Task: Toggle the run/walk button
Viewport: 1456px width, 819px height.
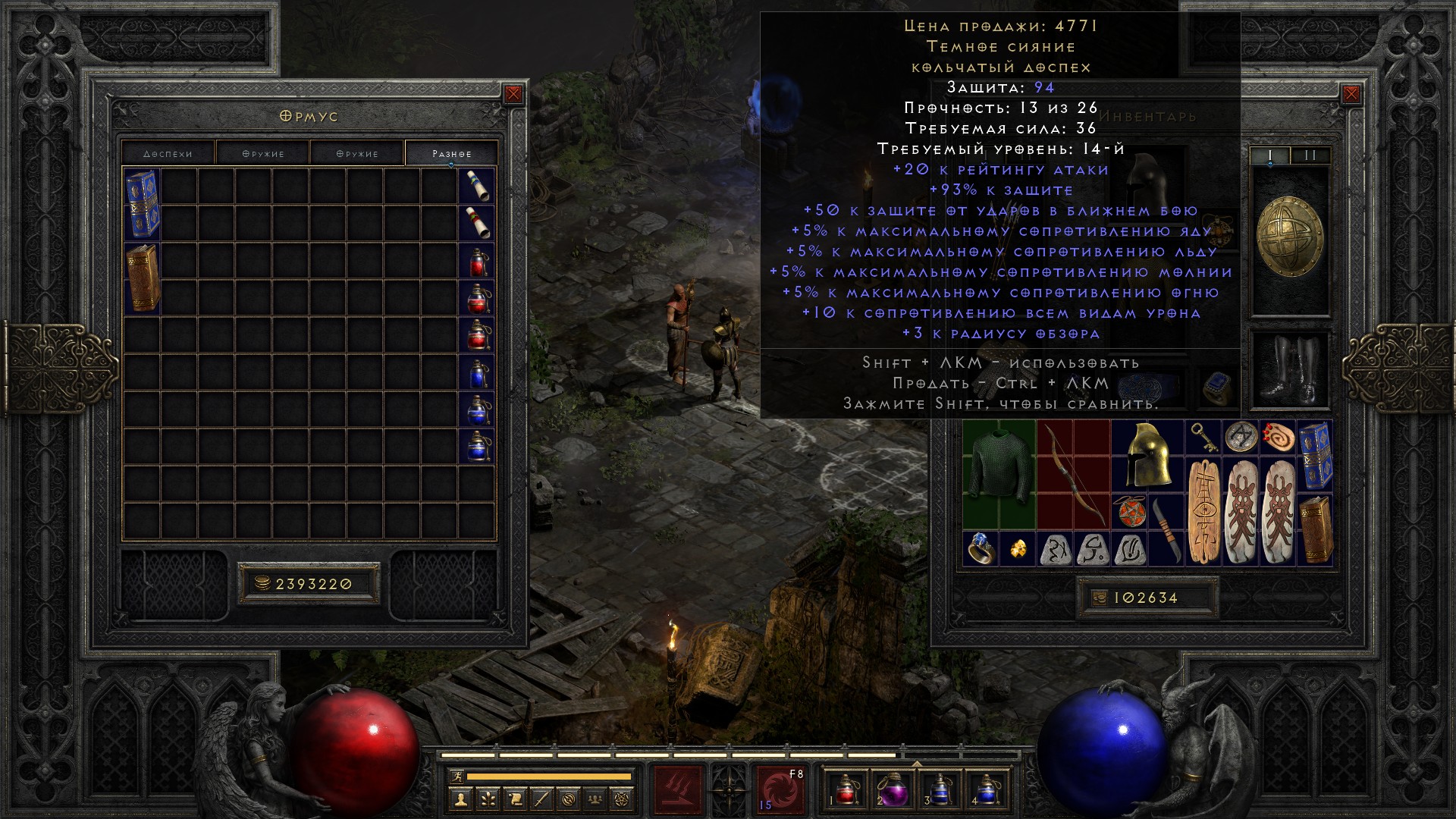Action: pos(455,776)
